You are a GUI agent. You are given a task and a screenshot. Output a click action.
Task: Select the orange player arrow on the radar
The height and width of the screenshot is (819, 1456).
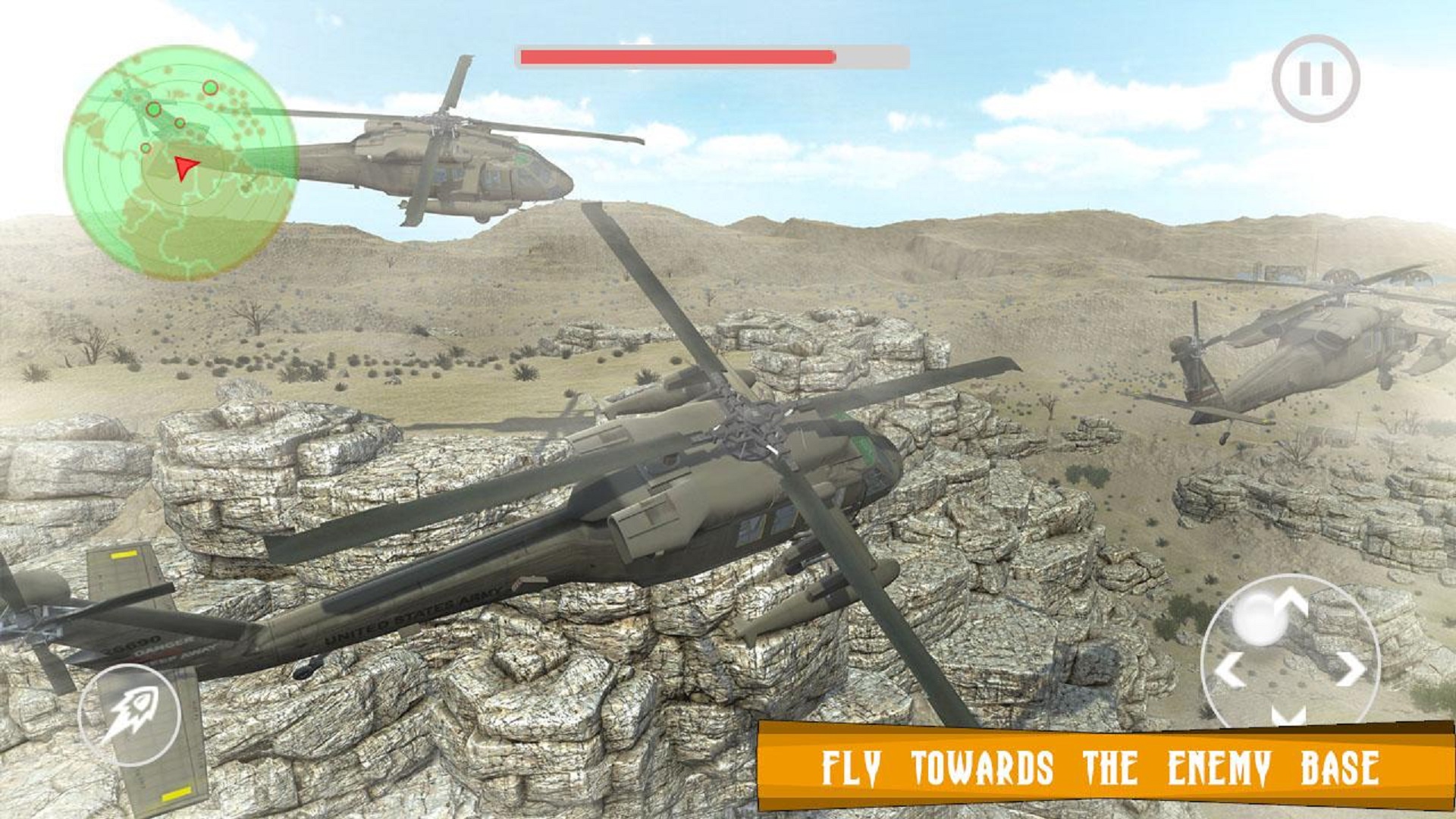tap(186, 168)
